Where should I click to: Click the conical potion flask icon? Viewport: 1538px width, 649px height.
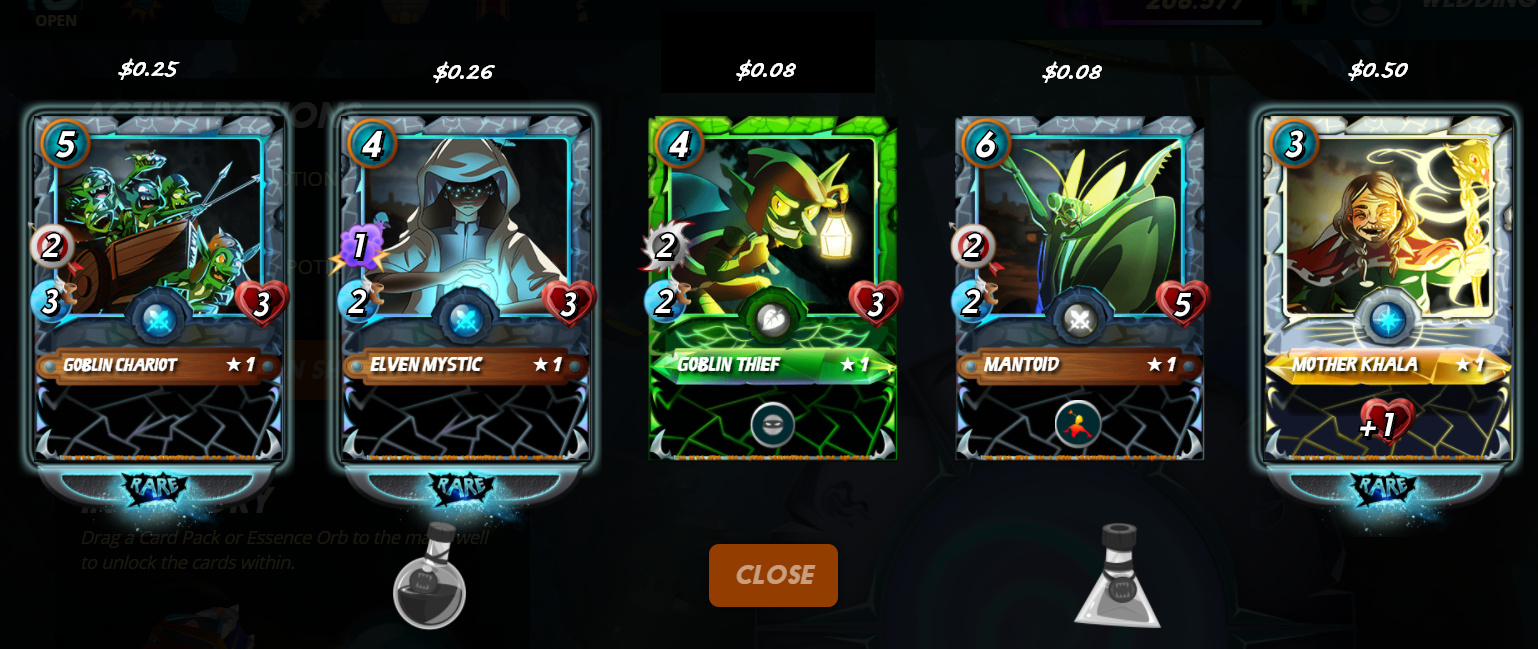tap(1117, 578)
